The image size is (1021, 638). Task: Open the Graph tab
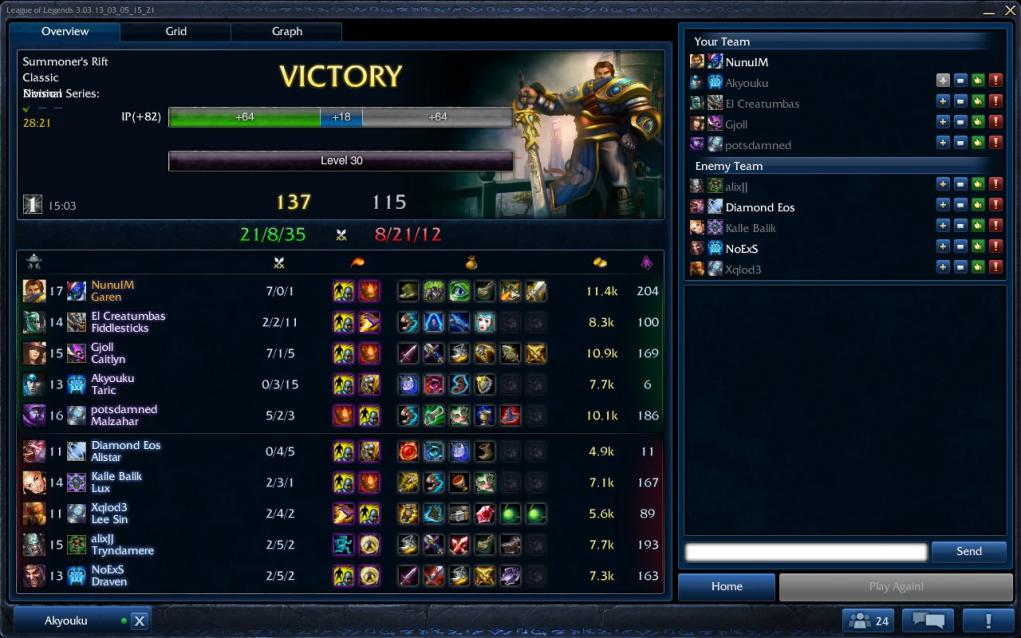[287, 32]
